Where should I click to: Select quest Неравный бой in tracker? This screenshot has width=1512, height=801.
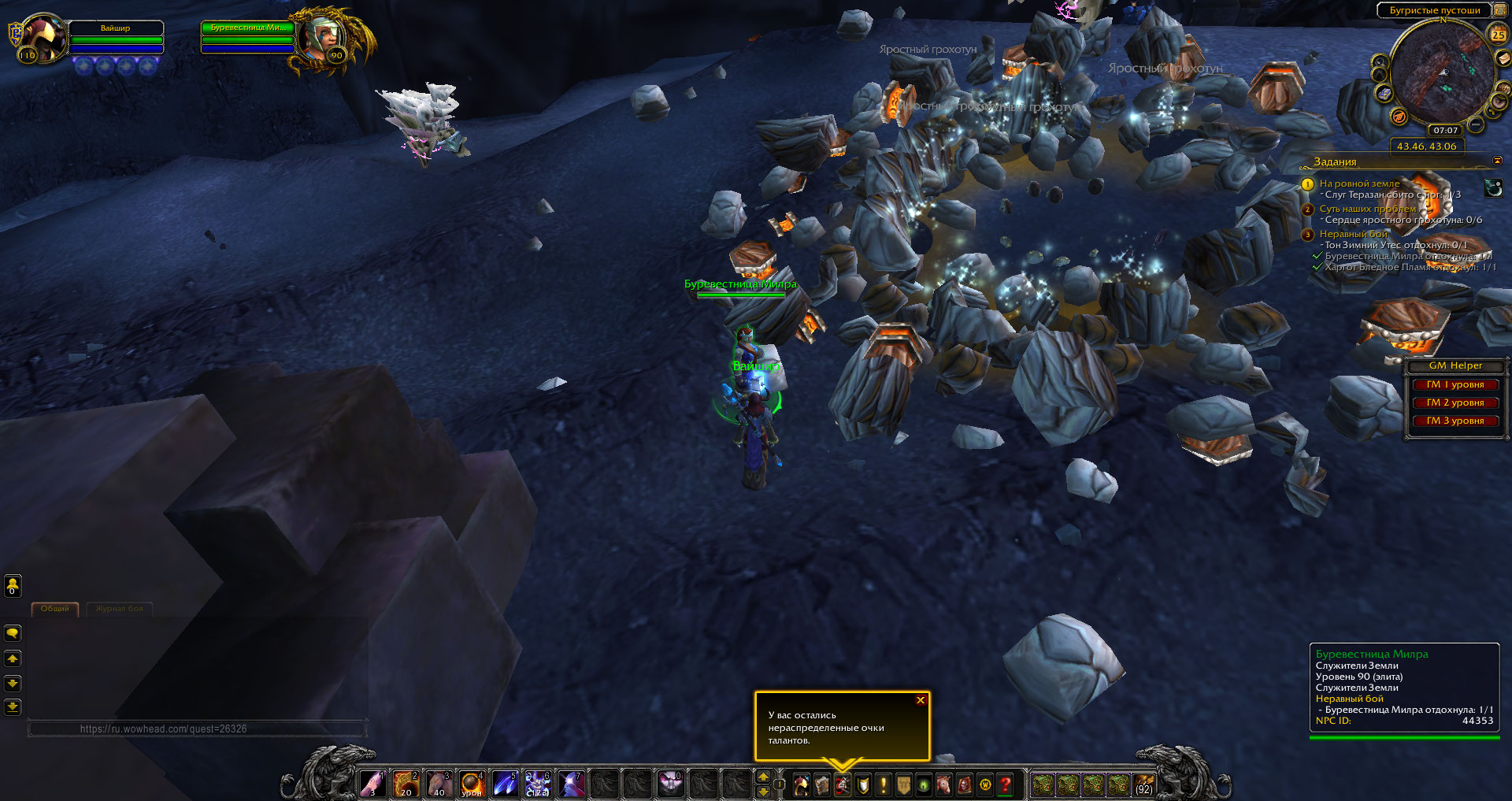coord(1353,234)
